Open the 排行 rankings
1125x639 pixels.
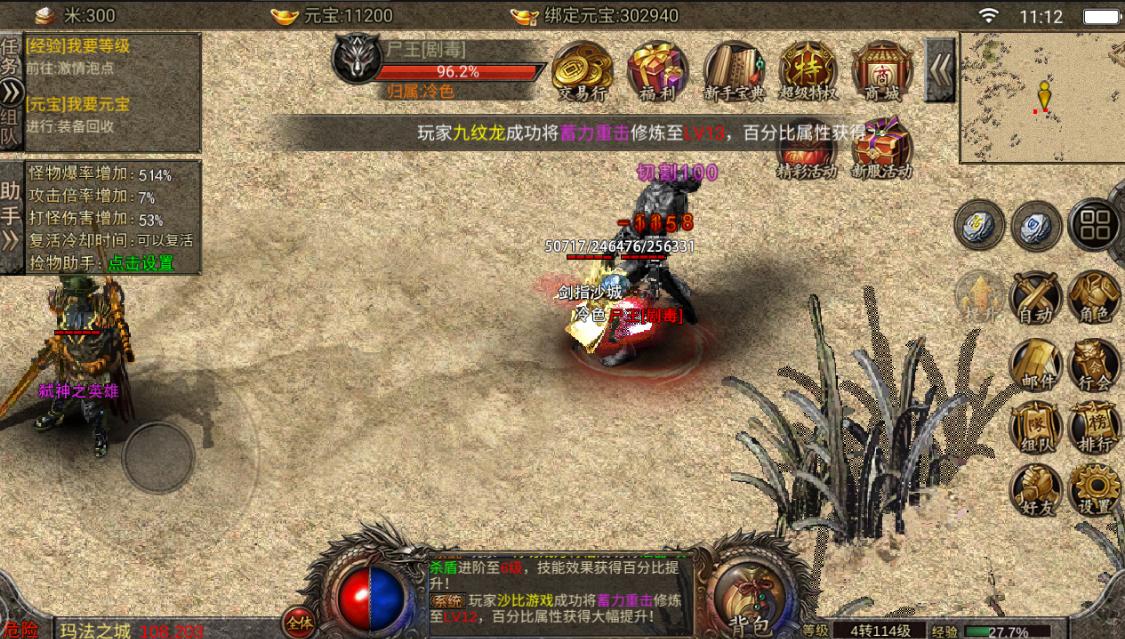1094,428
